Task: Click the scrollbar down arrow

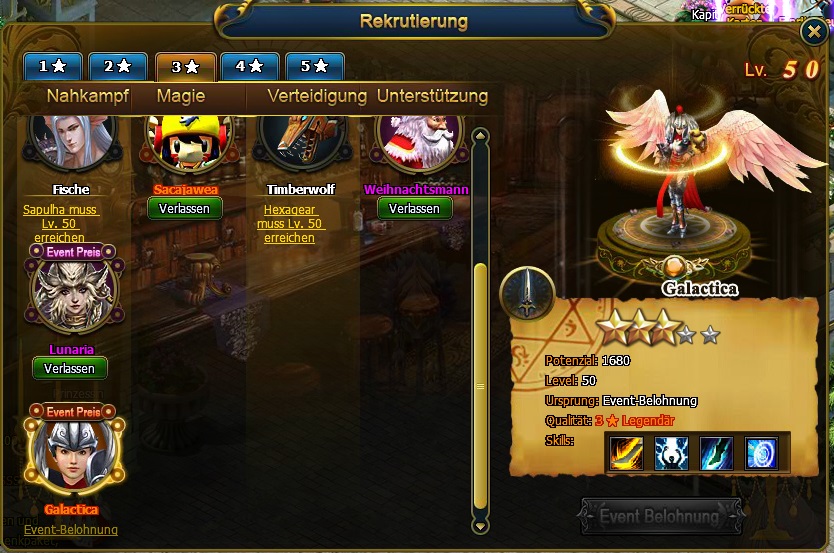Action: click(x=480, y=524)
